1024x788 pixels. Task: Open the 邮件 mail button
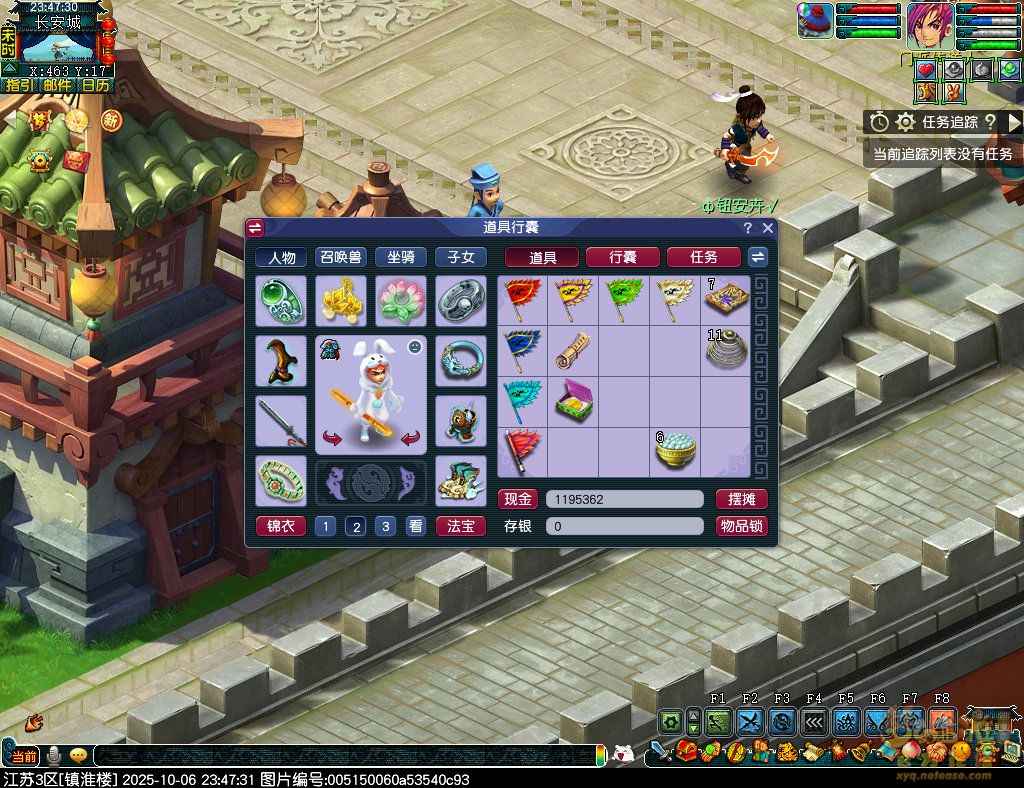click(x=57, y=86)
